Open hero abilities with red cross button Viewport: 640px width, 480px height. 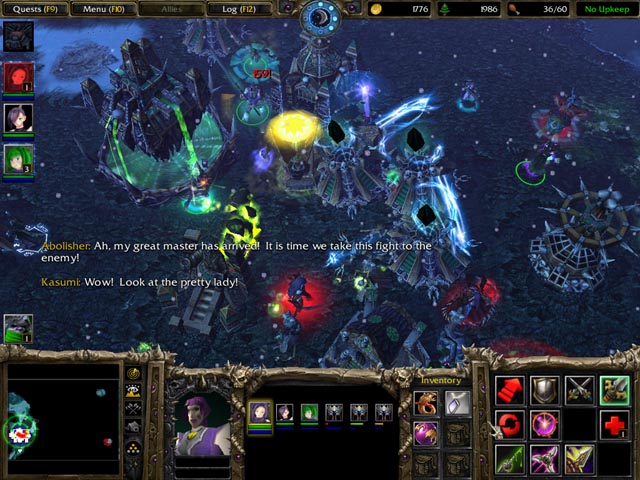pos(614,424)
